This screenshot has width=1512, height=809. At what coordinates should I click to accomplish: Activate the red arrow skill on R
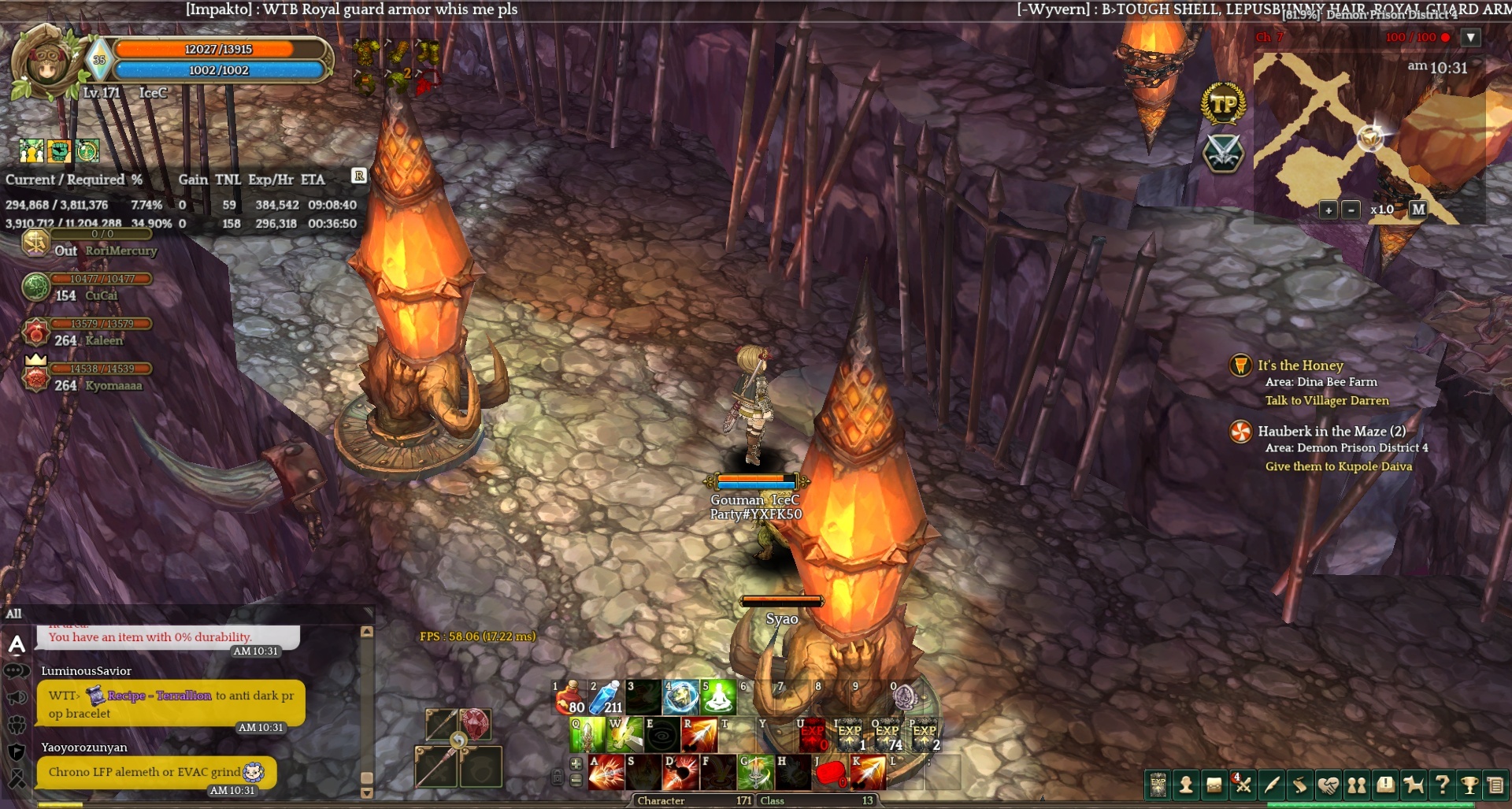click(699, 734)
